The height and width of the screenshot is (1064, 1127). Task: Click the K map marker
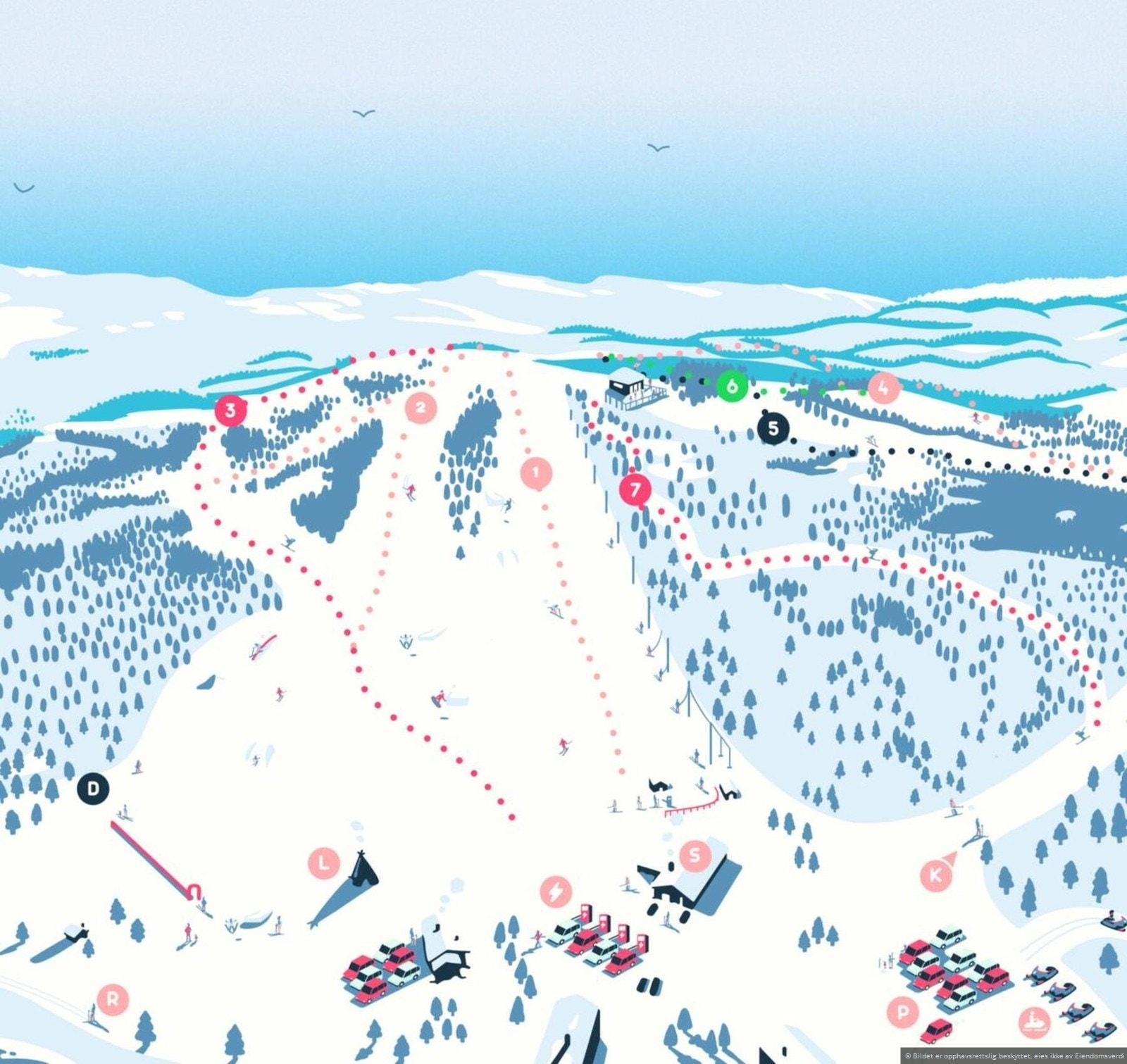coord(936,875)
